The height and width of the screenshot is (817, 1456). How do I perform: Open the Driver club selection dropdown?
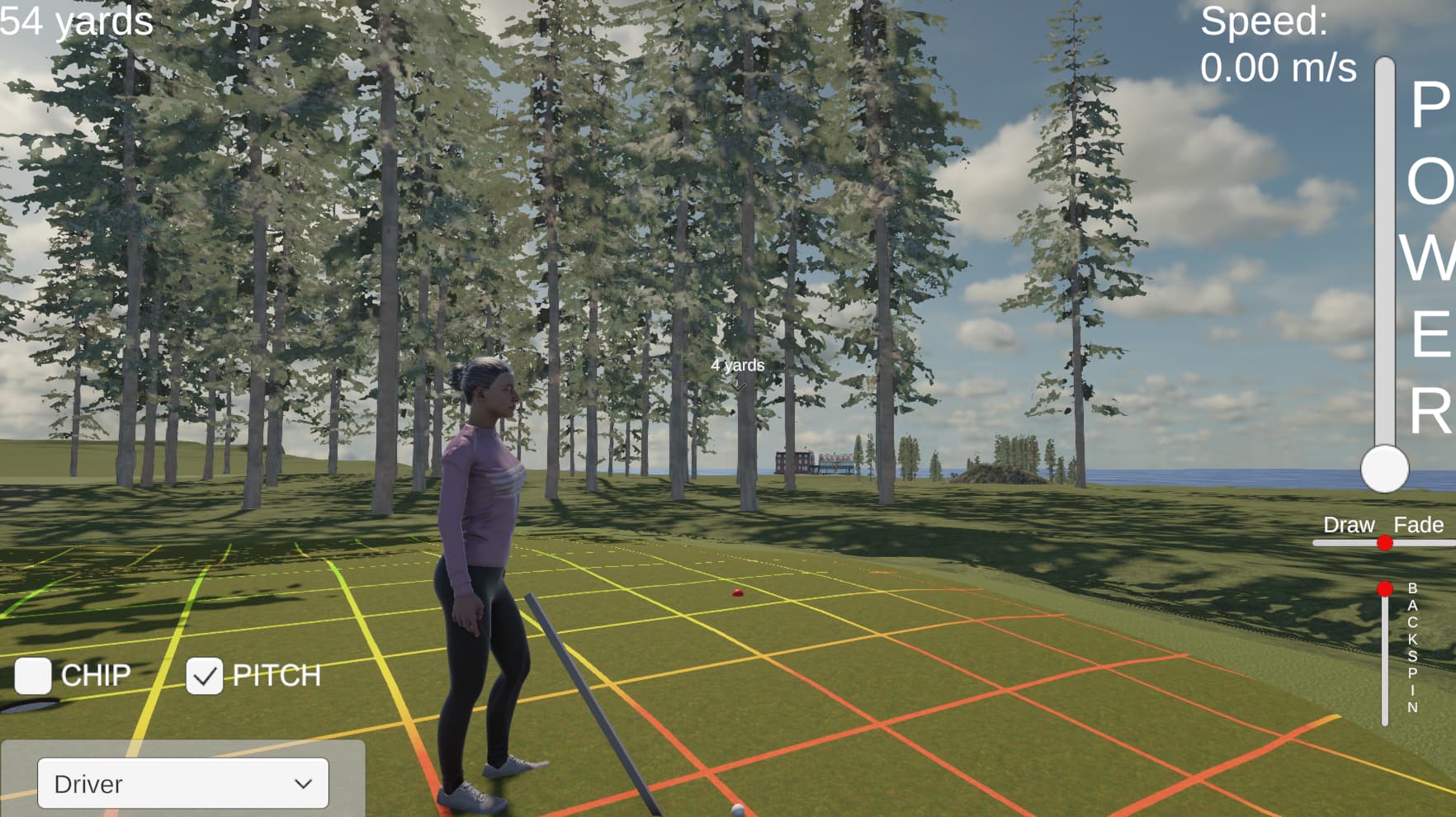pos(182,782)
